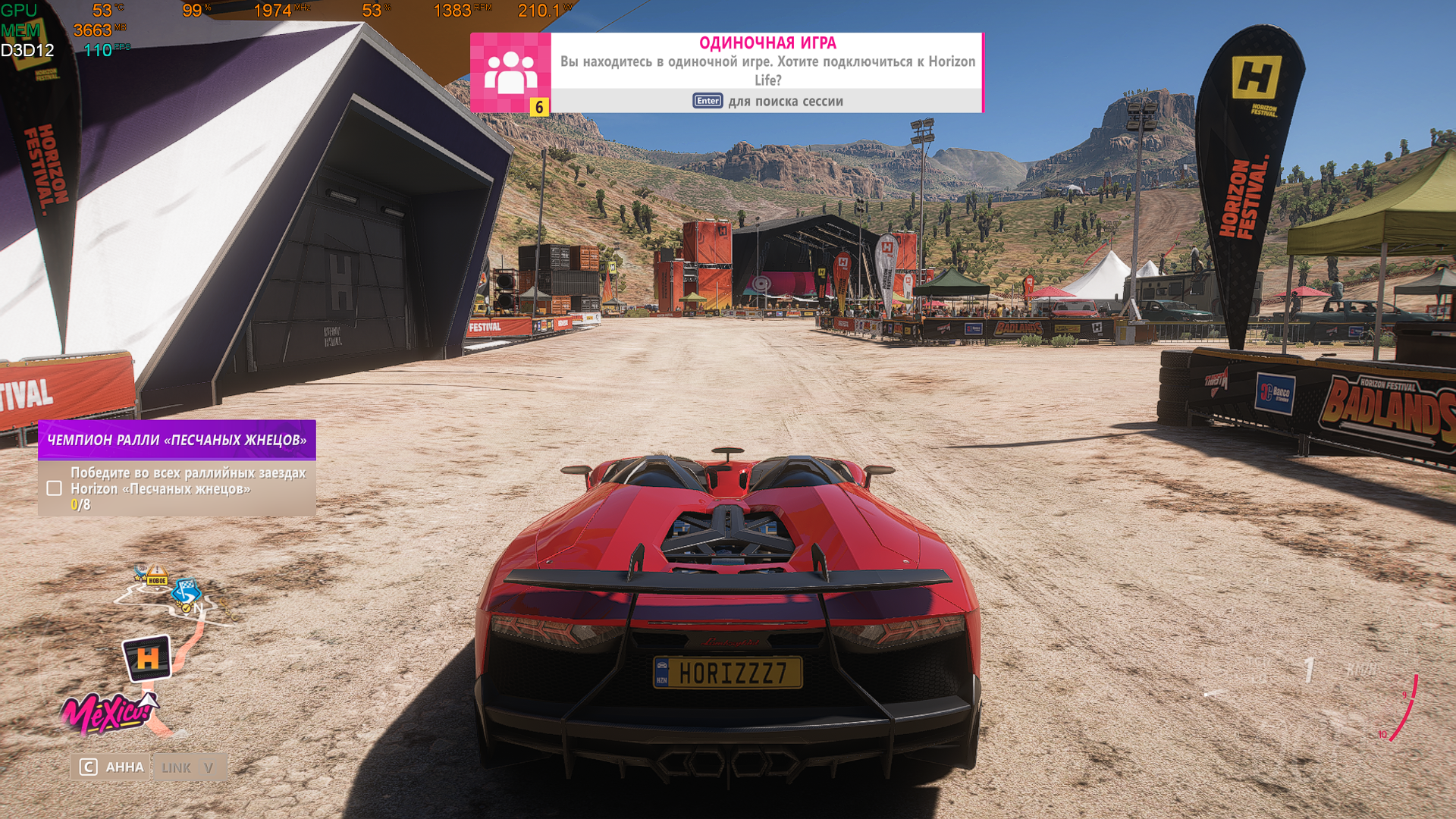Click the pink multiplayer people icon
Viewport: 1456px width, 819px height.
[510, 72]
